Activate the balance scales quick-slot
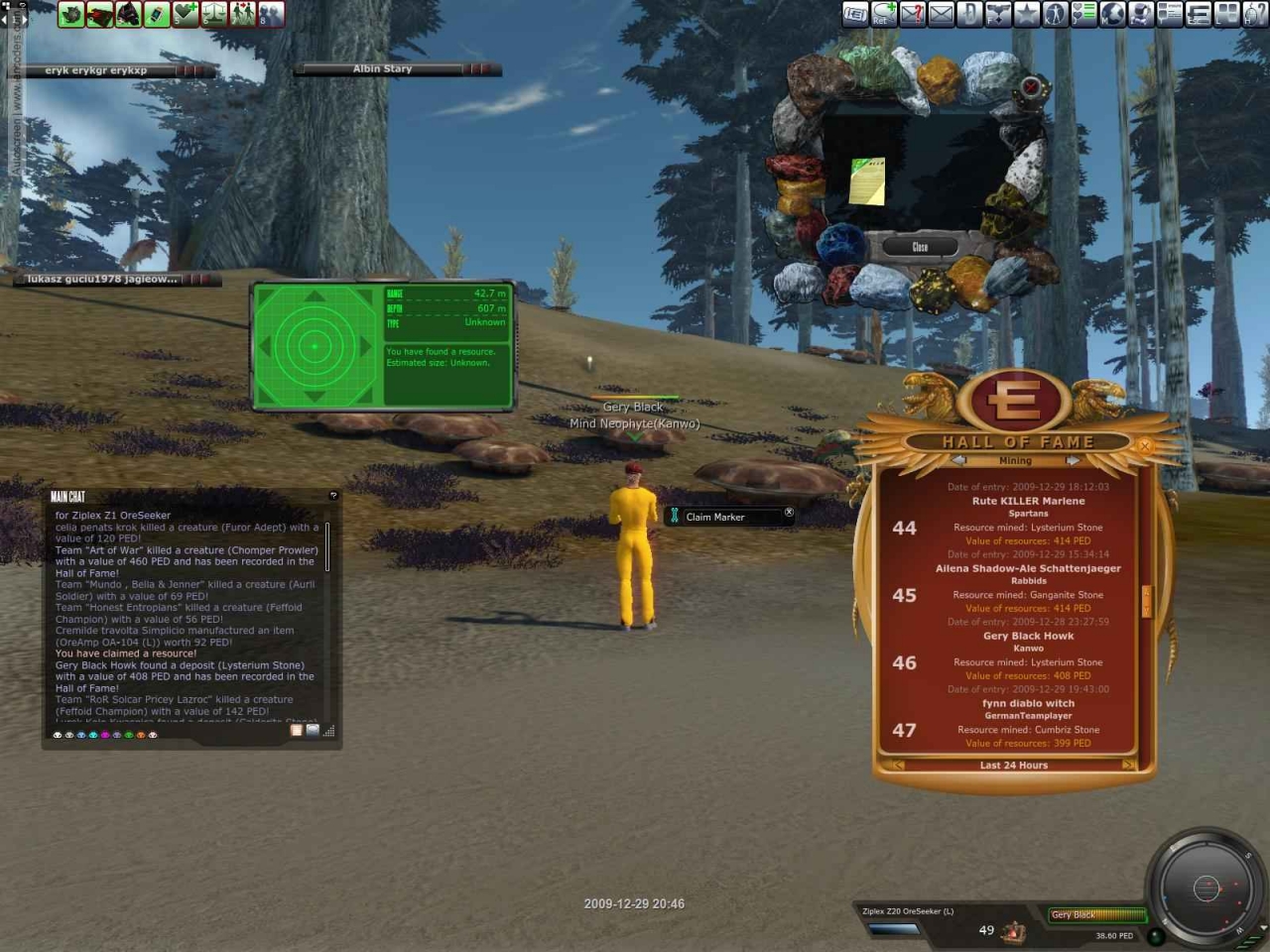Viewport: 1270px width, 952px height. click(x=214, y=14)
